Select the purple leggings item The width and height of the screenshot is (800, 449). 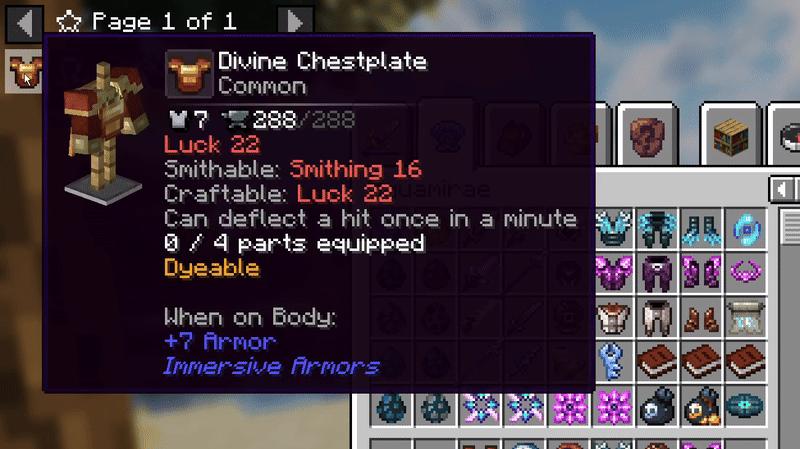pos(655,272)
